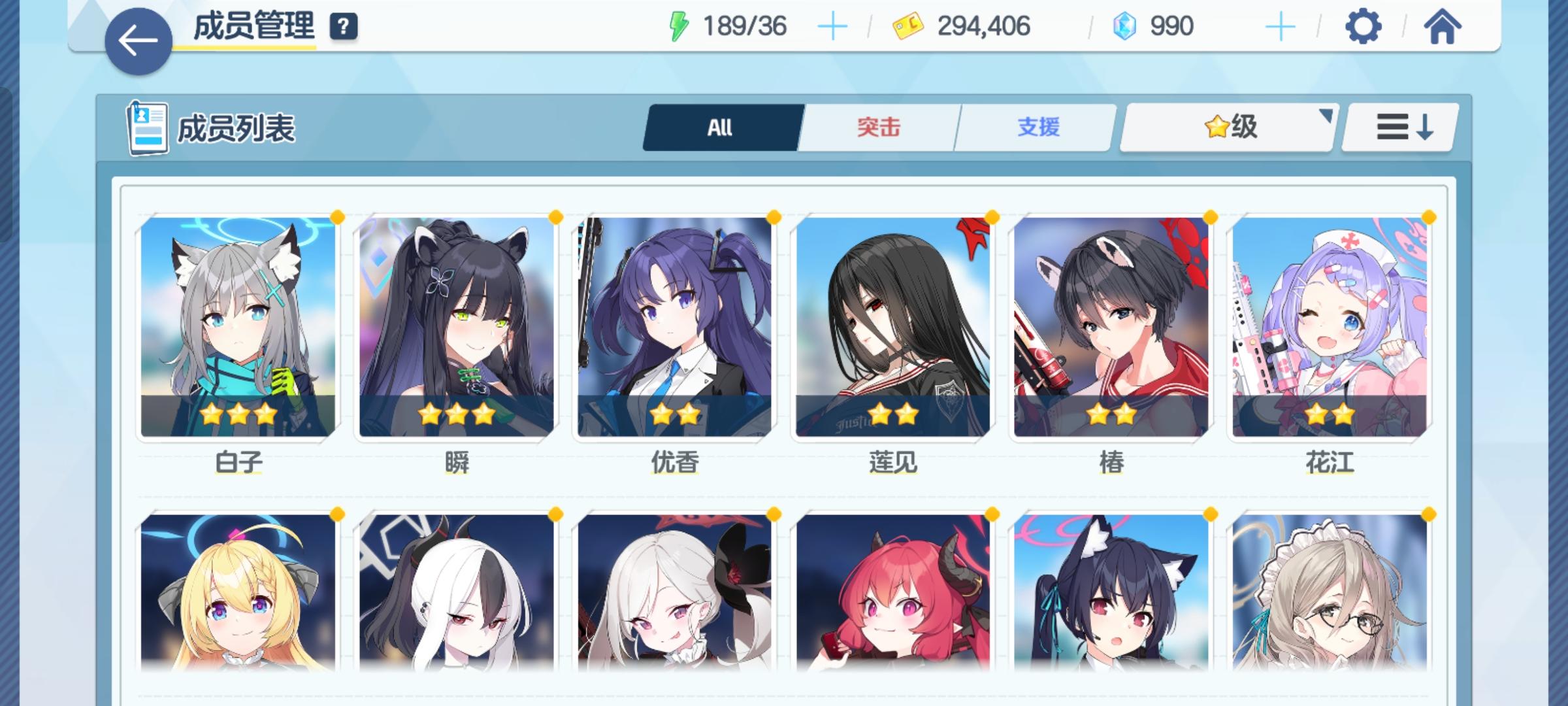
Task: Select the All filter tab
Action: pos(719,128)
